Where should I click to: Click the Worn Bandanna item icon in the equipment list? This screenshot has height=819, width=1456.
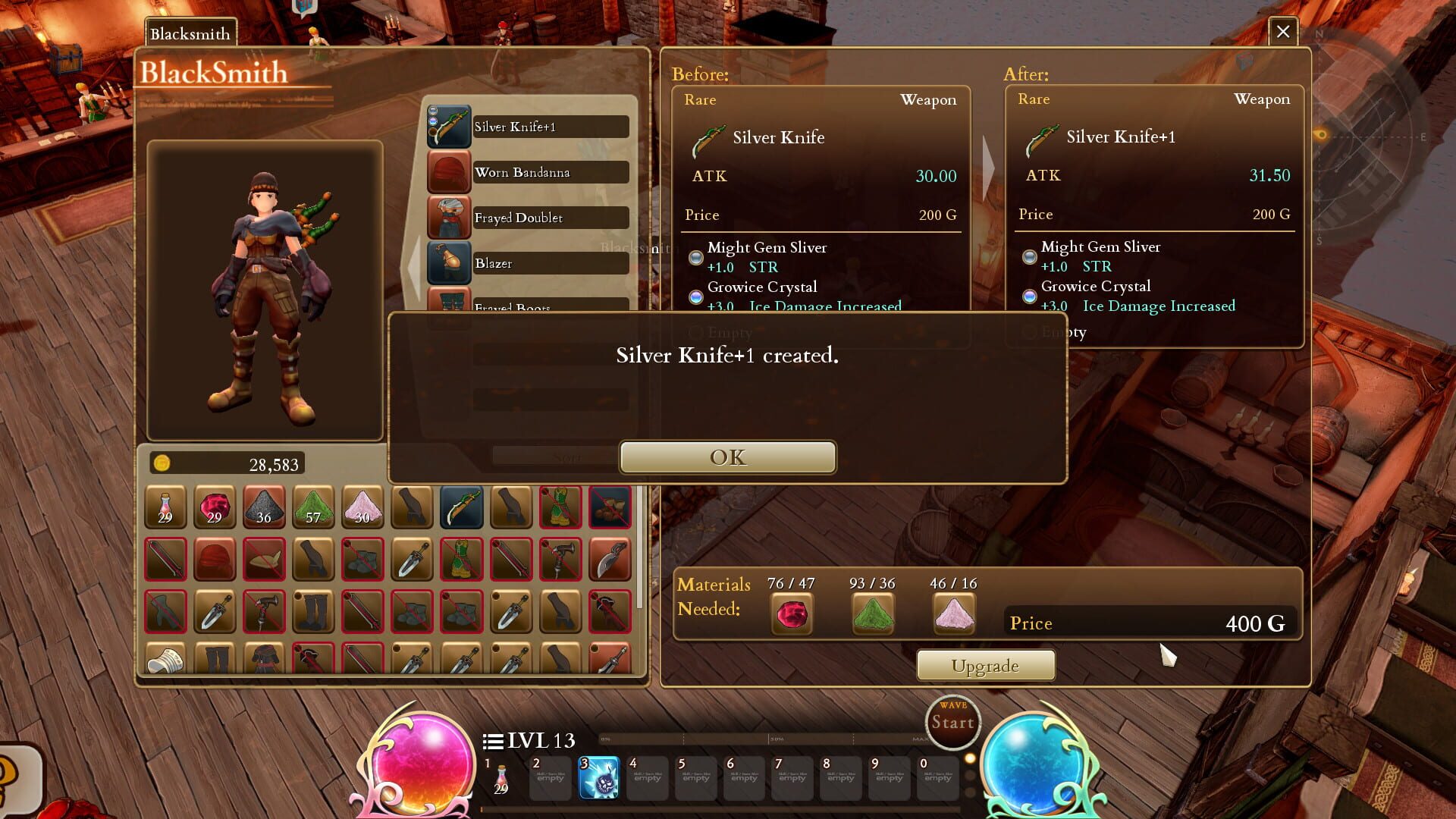(449, 172)
